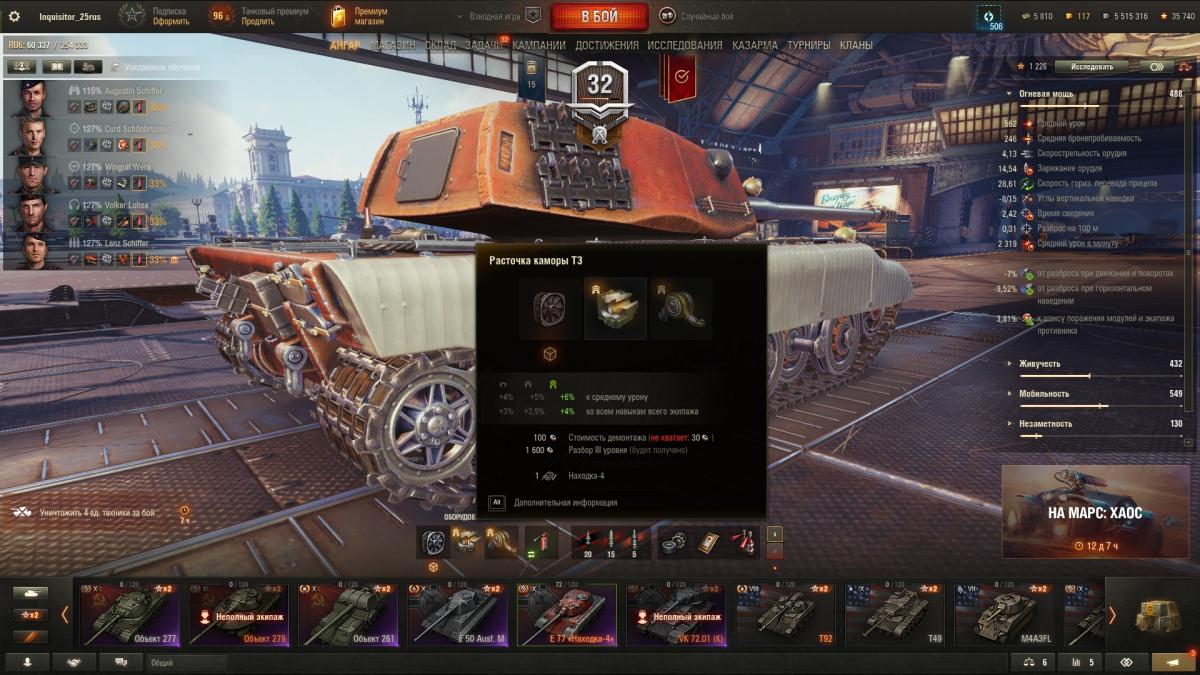The image size is (1200, 675).
Task: Click the red «В БОЙ» battle button
Action: [x=599, y=17]
